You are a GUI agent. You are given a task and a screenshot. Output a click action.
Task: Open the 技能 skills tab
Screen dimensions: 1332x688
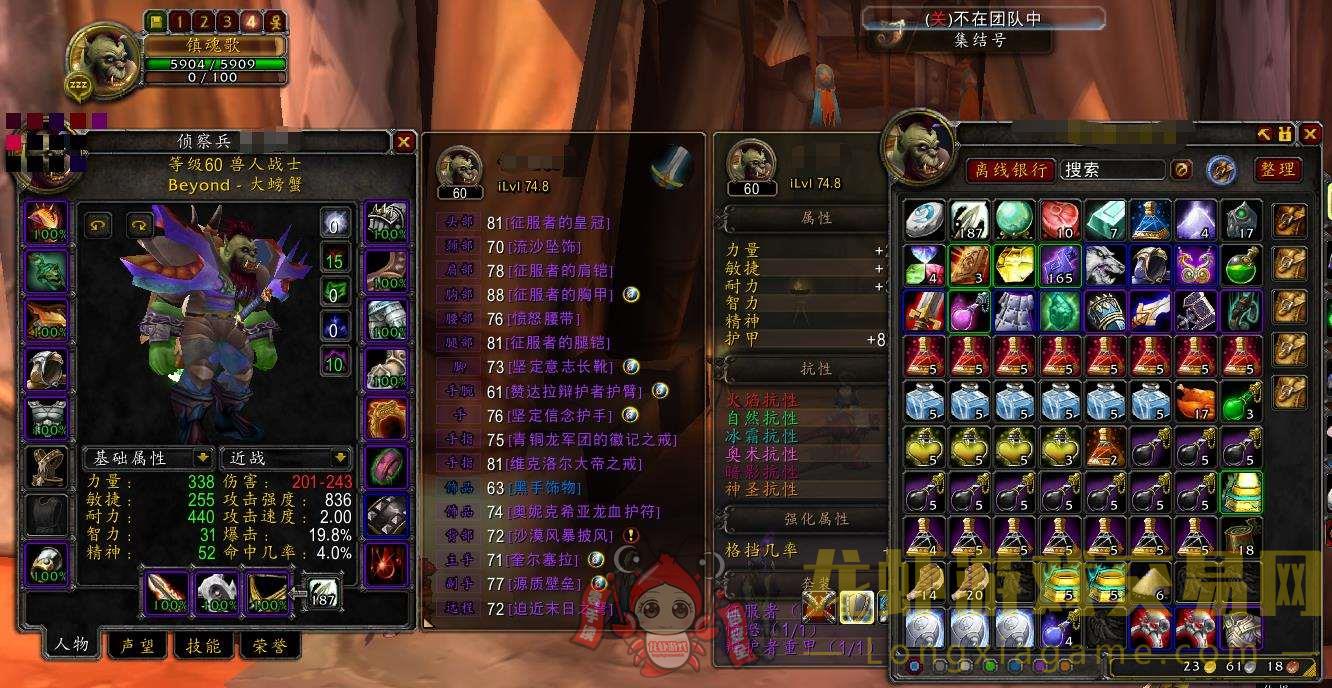pos(203,646)
